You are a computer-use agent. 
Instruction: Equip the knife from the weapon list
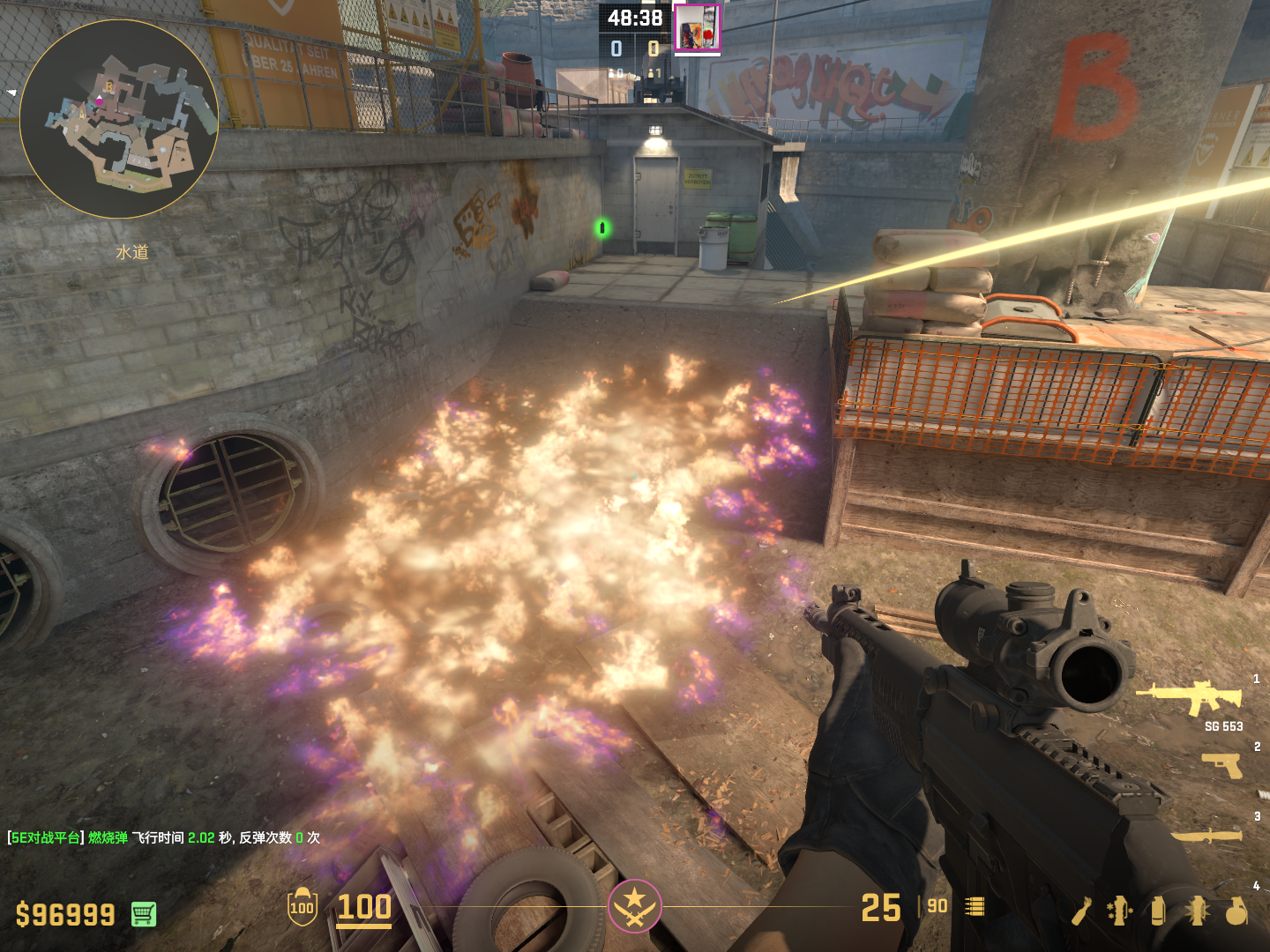click(1206, 834)
